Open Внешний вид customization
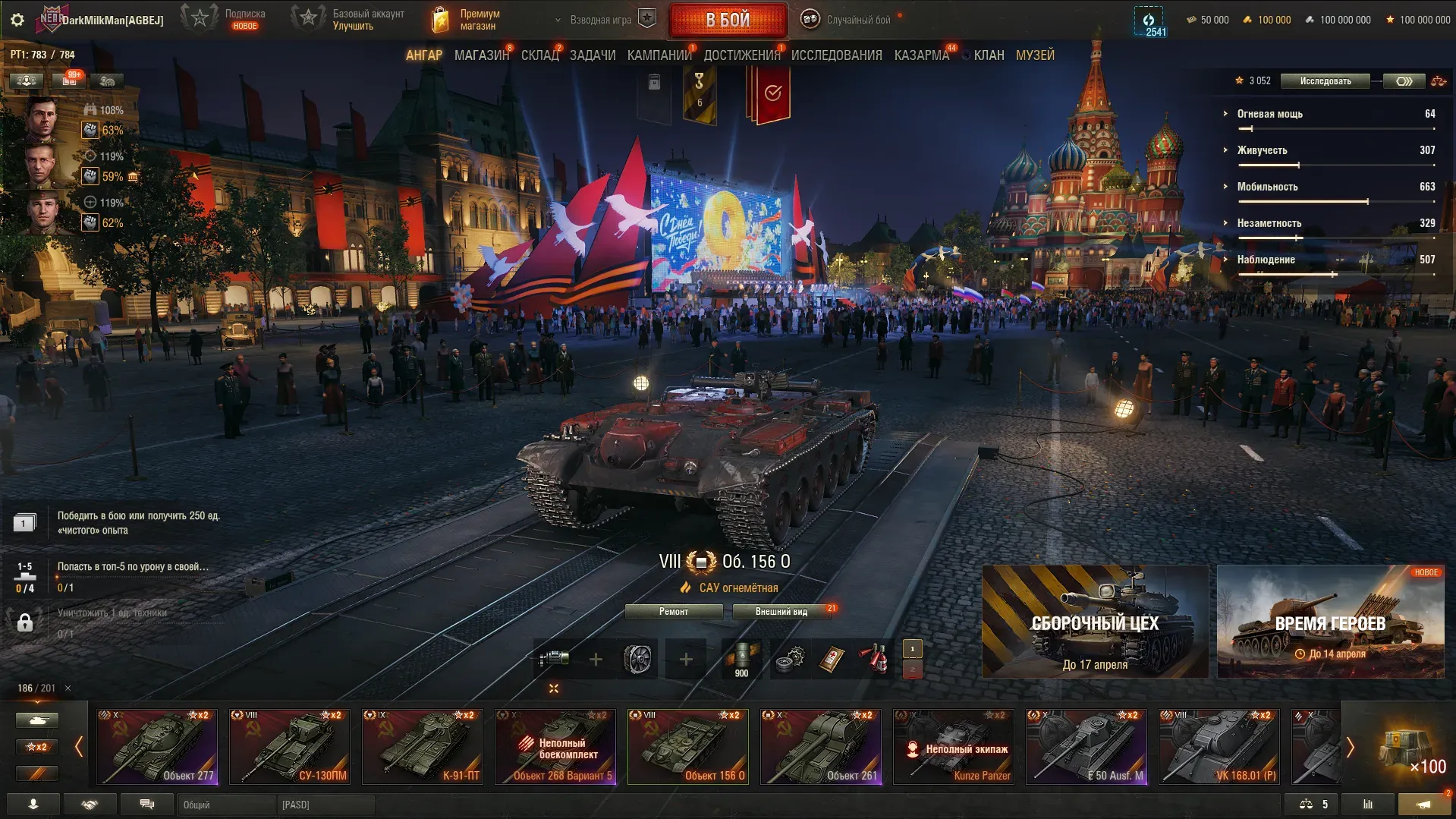This screenshot has width=1456, height=819. (x=781, y=612)
